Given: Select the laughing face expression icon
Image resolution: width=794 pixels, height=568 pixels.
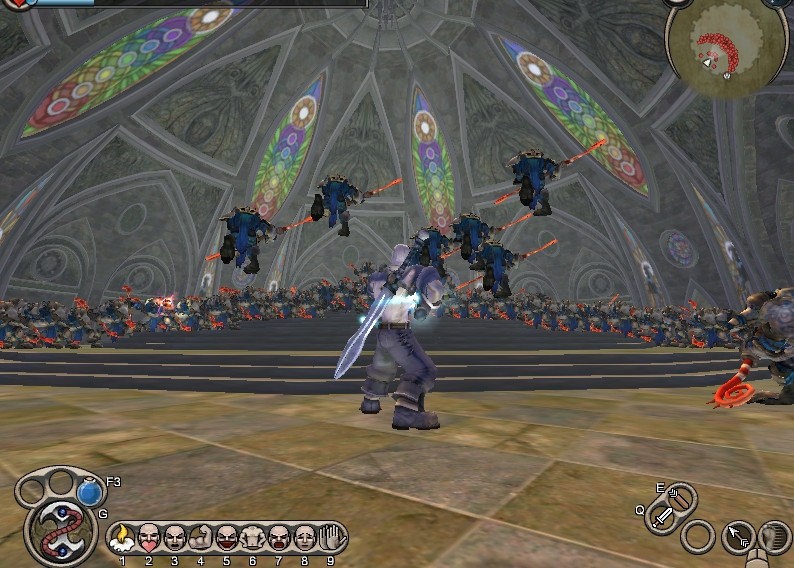Looking at the screenshot, I should 226,539.
